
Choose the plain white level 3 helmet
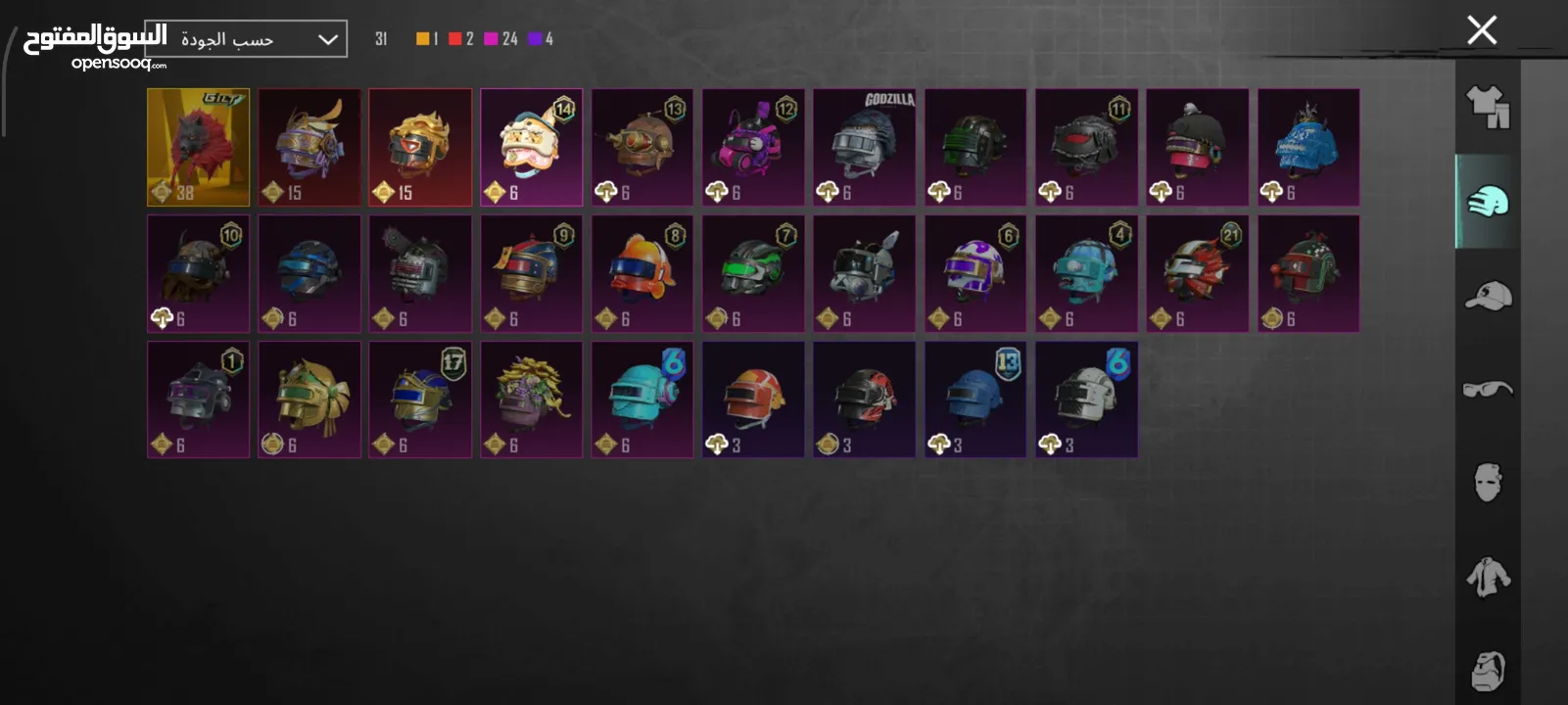click(x=1086, y=399)
